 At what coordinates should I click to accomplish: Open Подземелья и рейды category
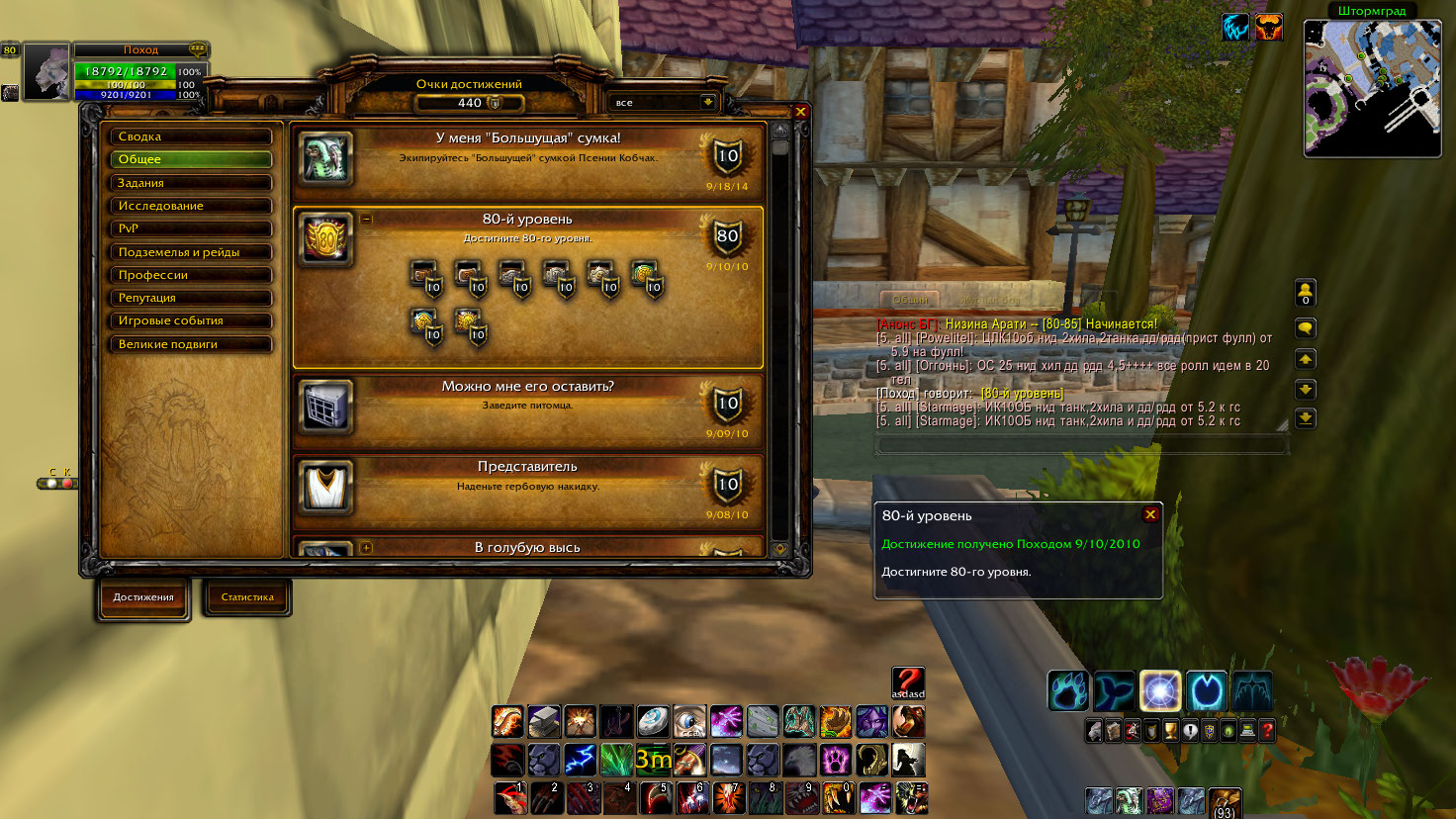tap(190, 252)
